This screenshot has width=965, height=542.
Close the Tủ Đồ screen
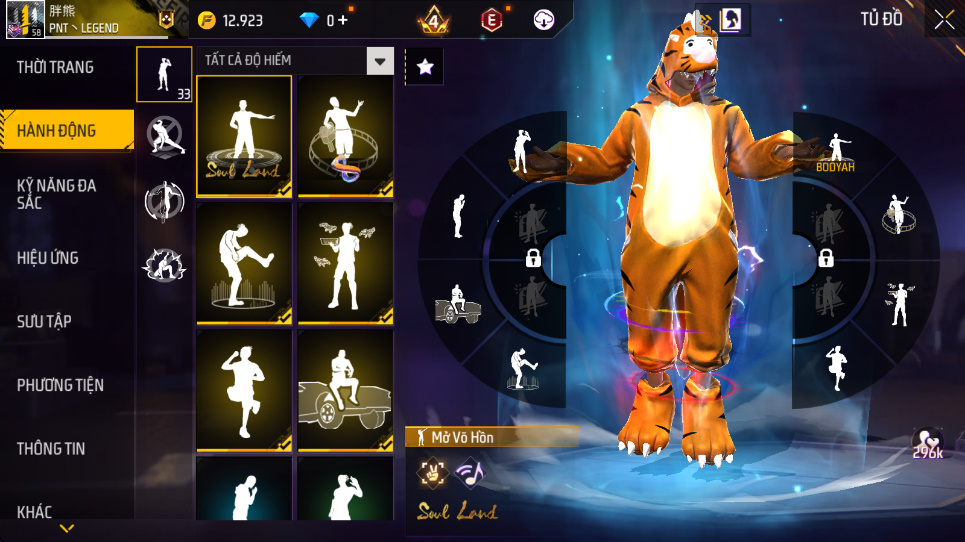coord(943,19)
